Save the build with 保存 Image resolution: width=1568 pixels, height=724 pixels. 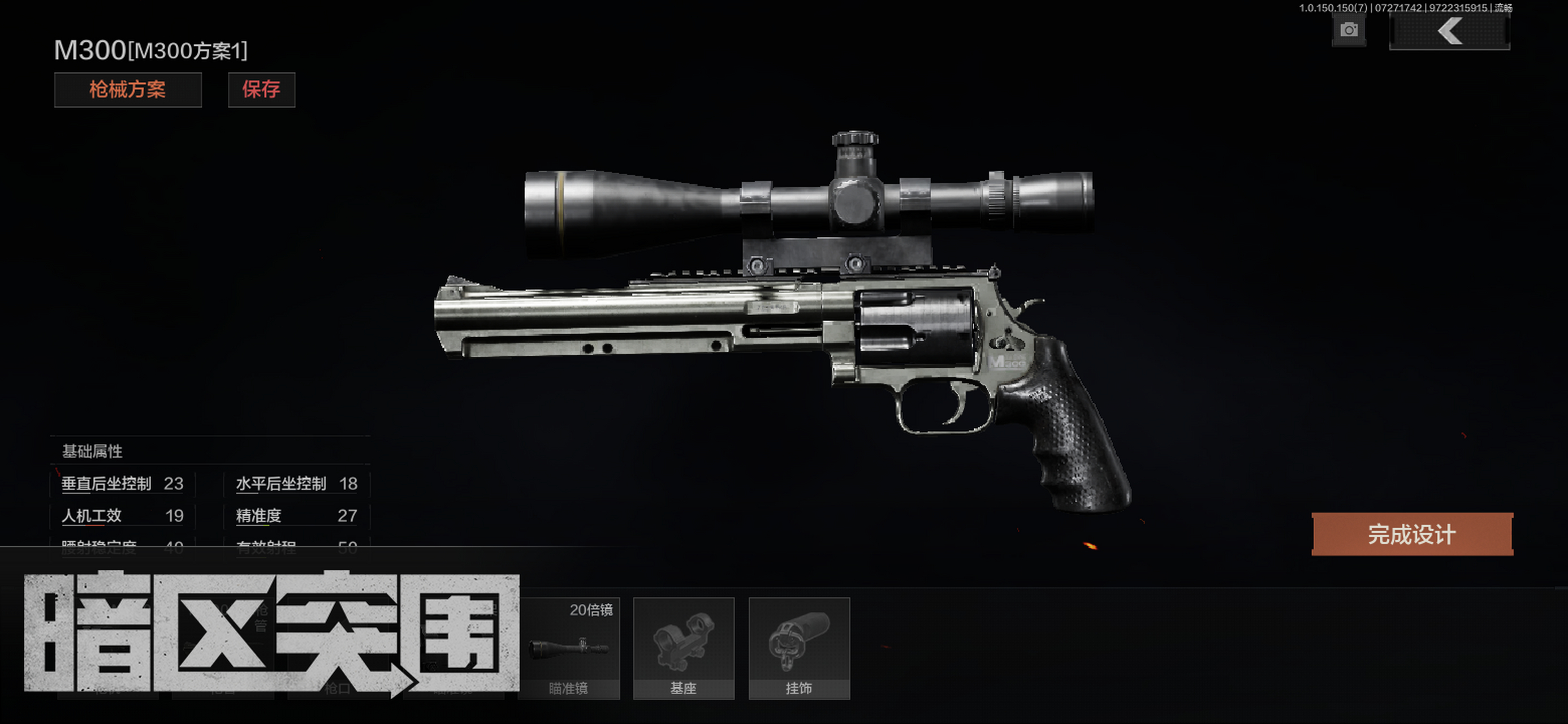261,89
